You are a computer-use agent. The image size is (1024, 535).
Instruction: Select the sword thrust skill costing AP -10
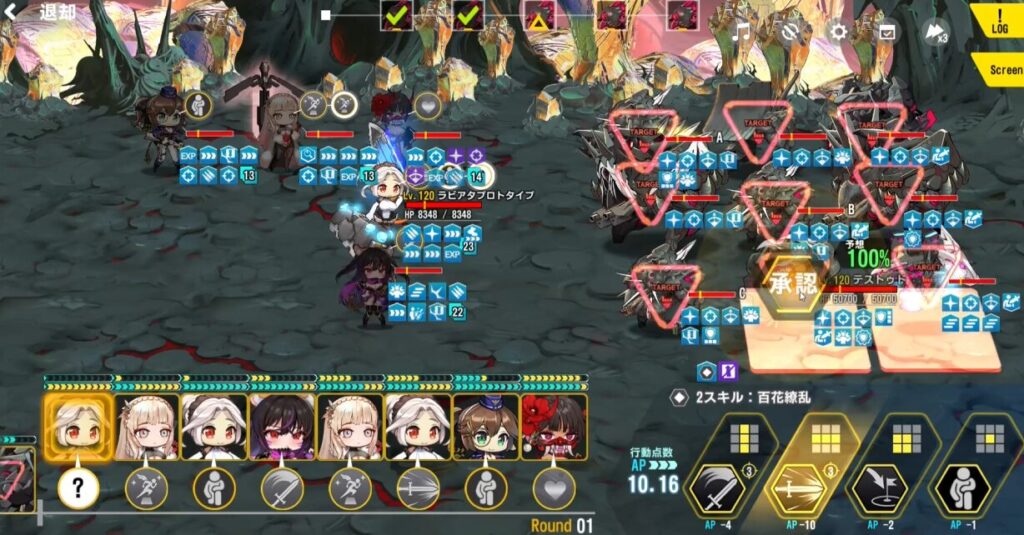801,486
